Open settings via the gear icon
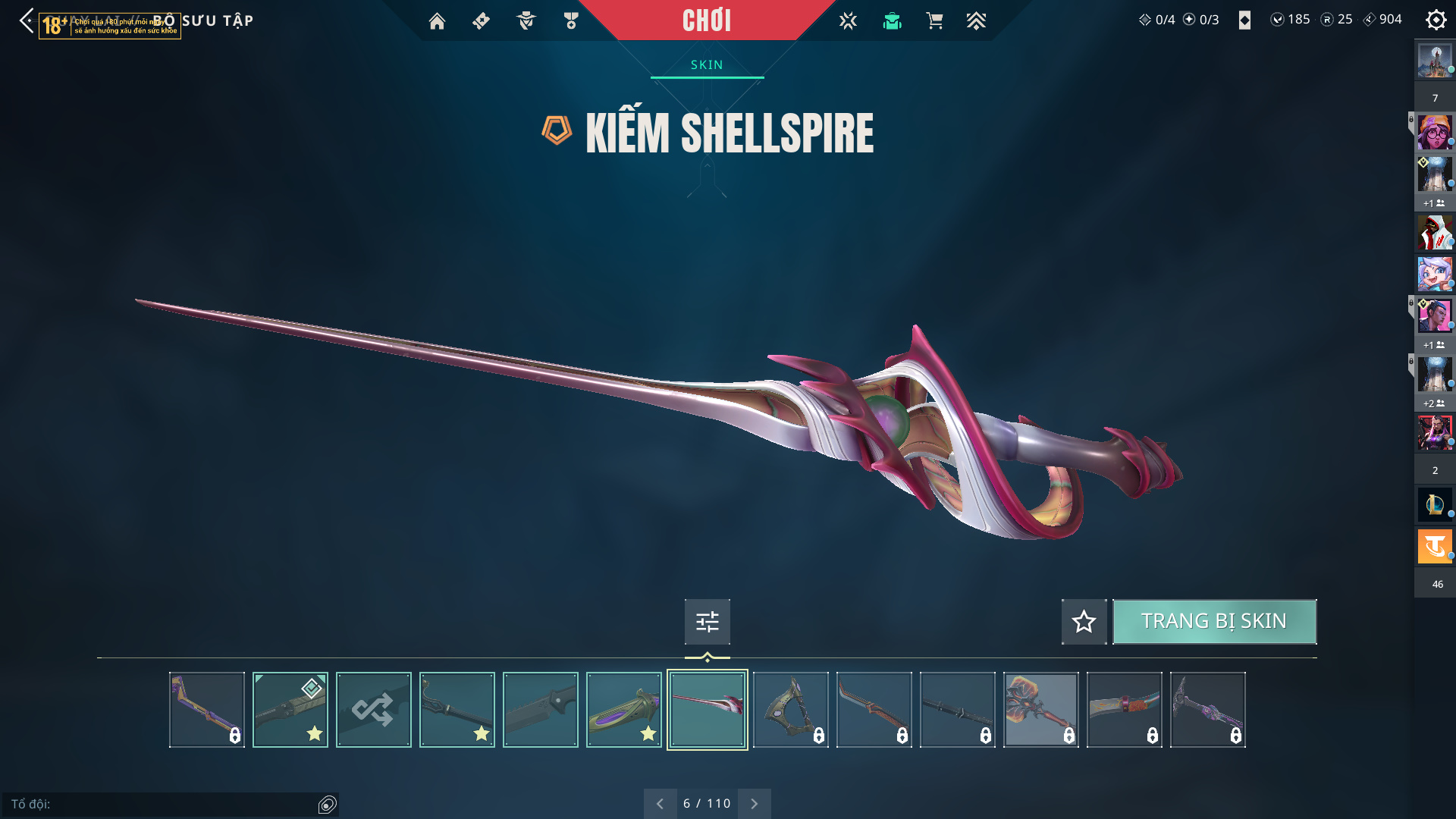This screenshot has height=819, width=1456. [x=1436, y=20]
